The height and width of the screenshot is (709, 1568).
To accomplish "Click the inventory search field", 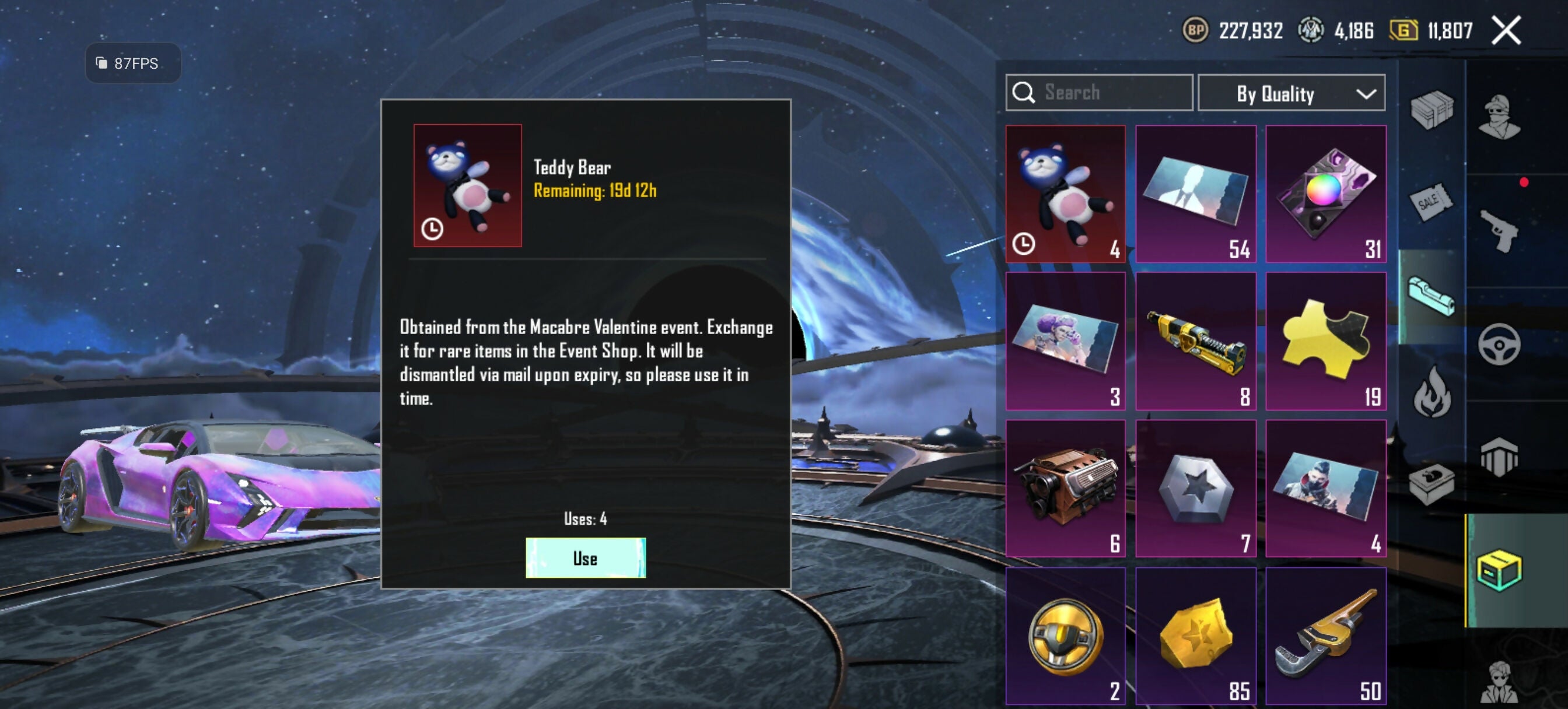I will [1098, 93].
